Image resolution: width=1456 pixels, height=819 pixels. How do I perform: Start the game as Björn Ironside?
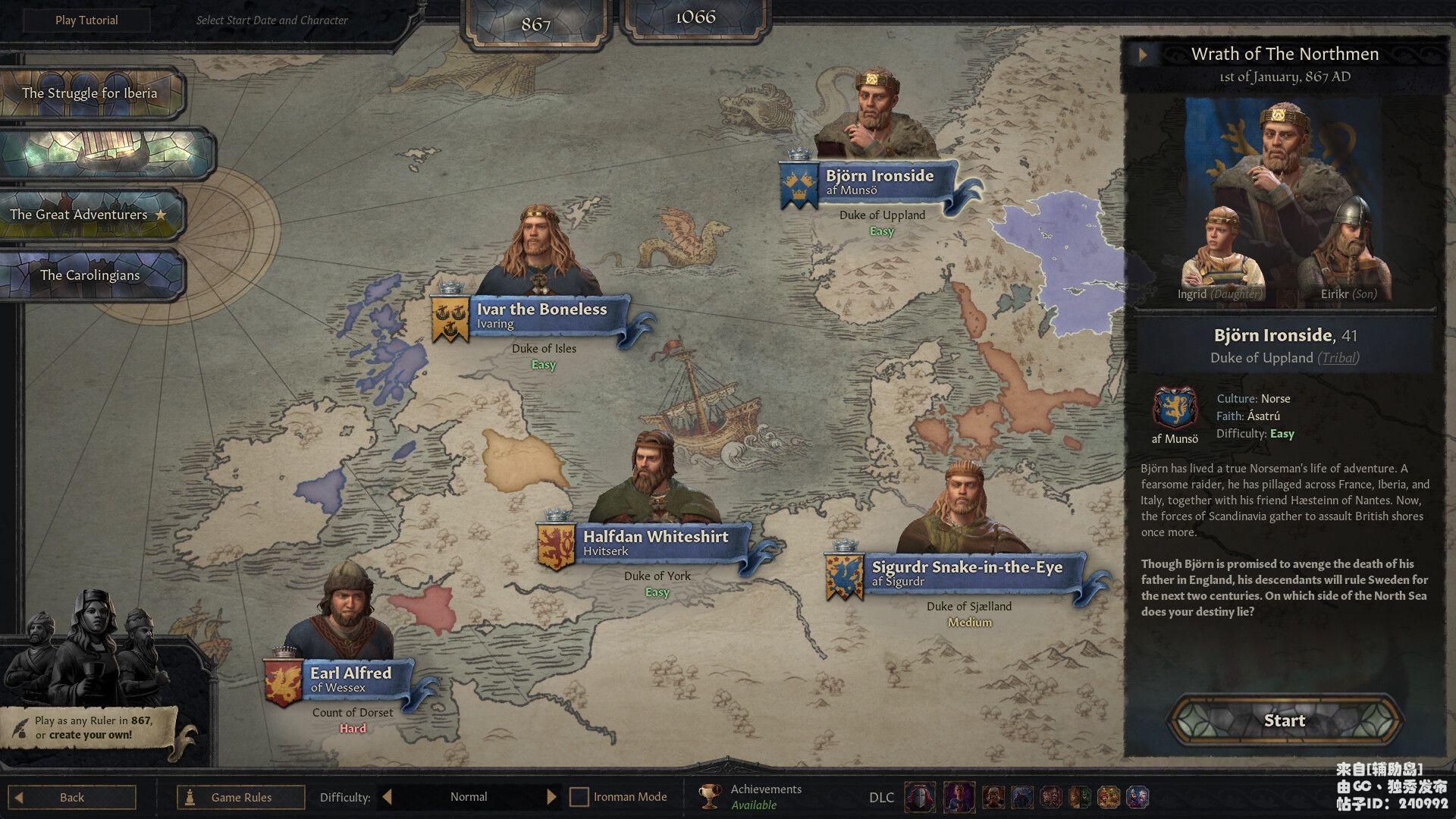tap(1284, 720)
